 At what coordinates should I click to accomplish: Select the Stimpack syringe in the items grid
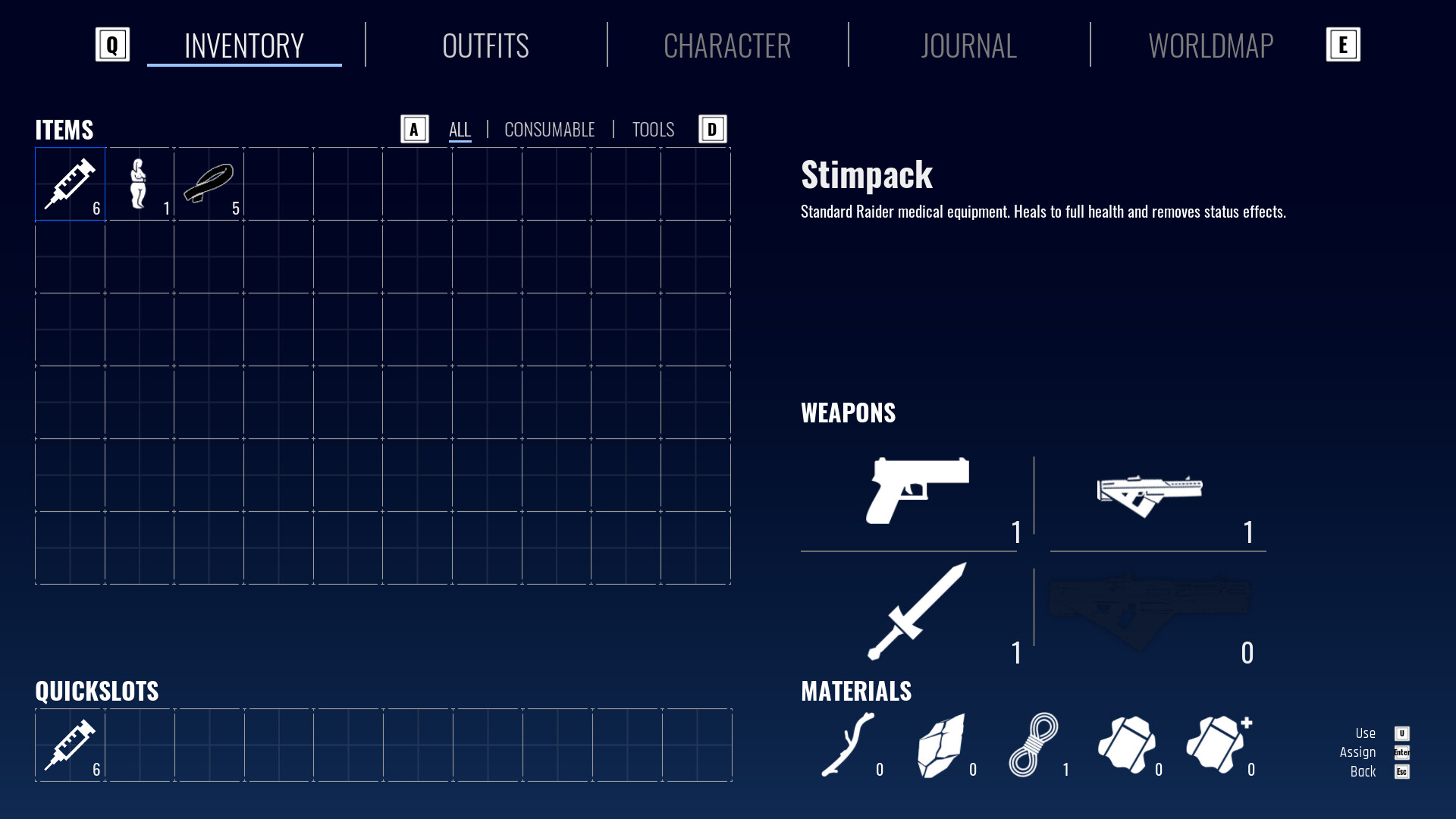(x=70, y=184)
